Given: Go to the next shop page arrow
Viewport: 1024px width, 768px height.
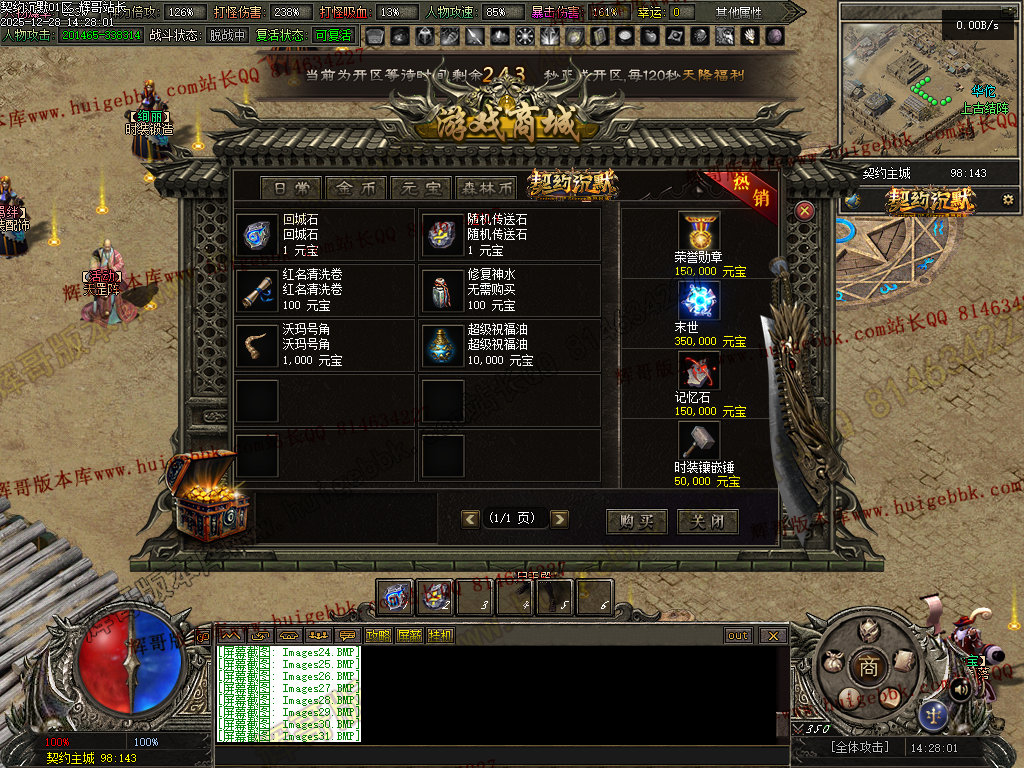Looking at the screenshot, I should coord(559,518).
